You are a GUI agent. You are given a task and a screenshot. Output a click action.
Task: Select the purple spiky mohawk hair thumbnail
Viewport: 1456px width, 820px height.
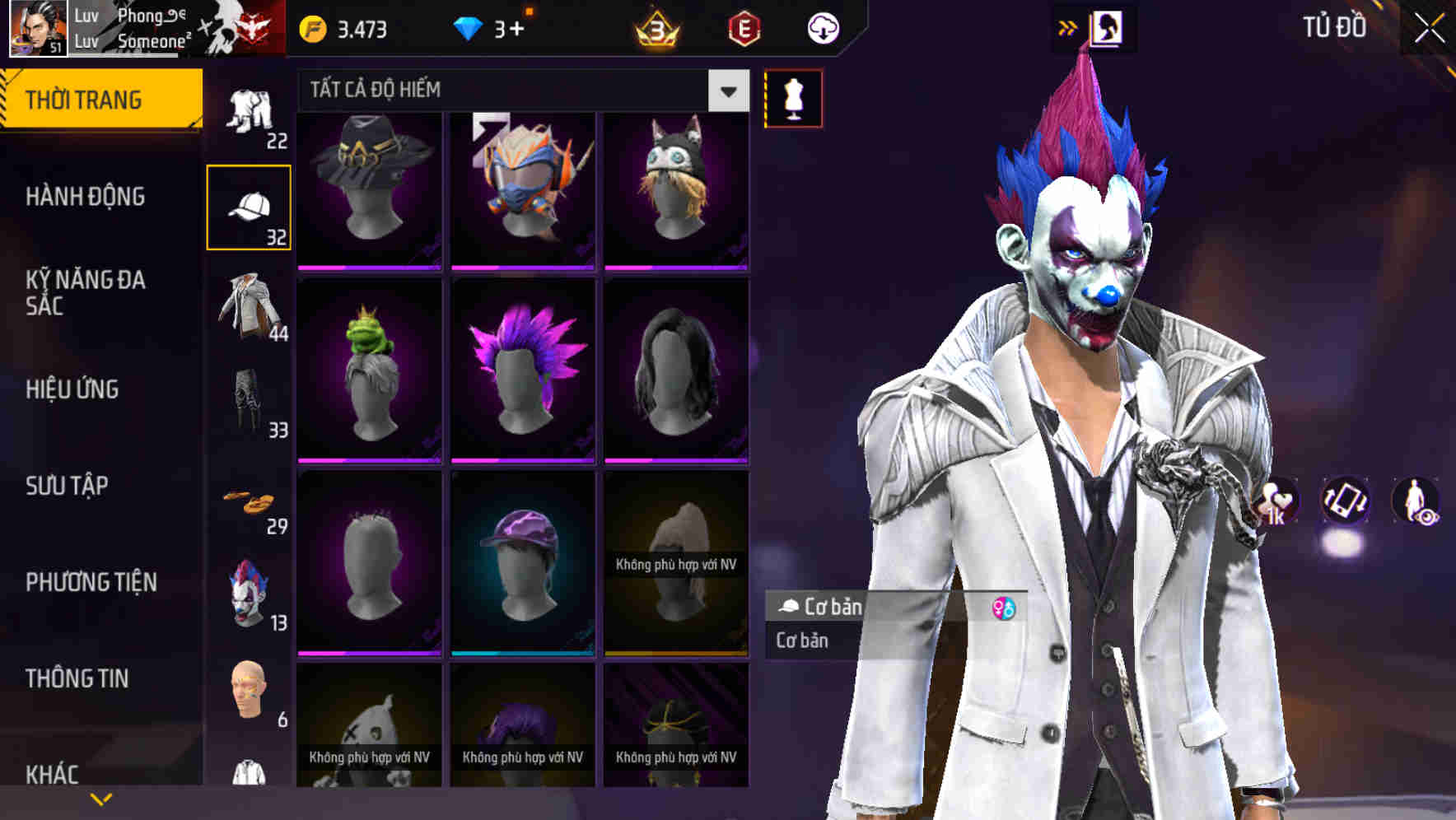[523, 368]
